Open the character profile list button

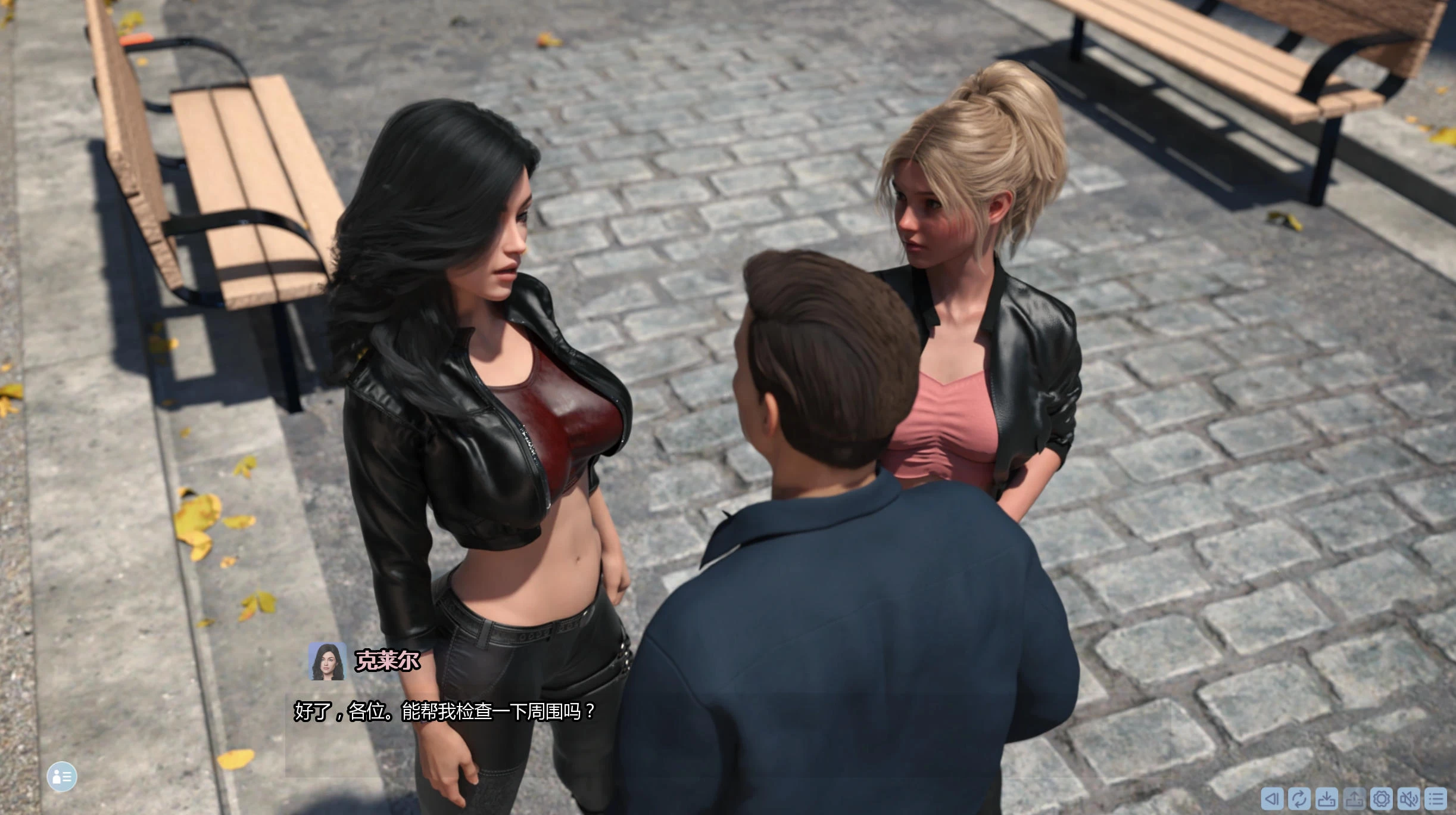pos(62,776)
